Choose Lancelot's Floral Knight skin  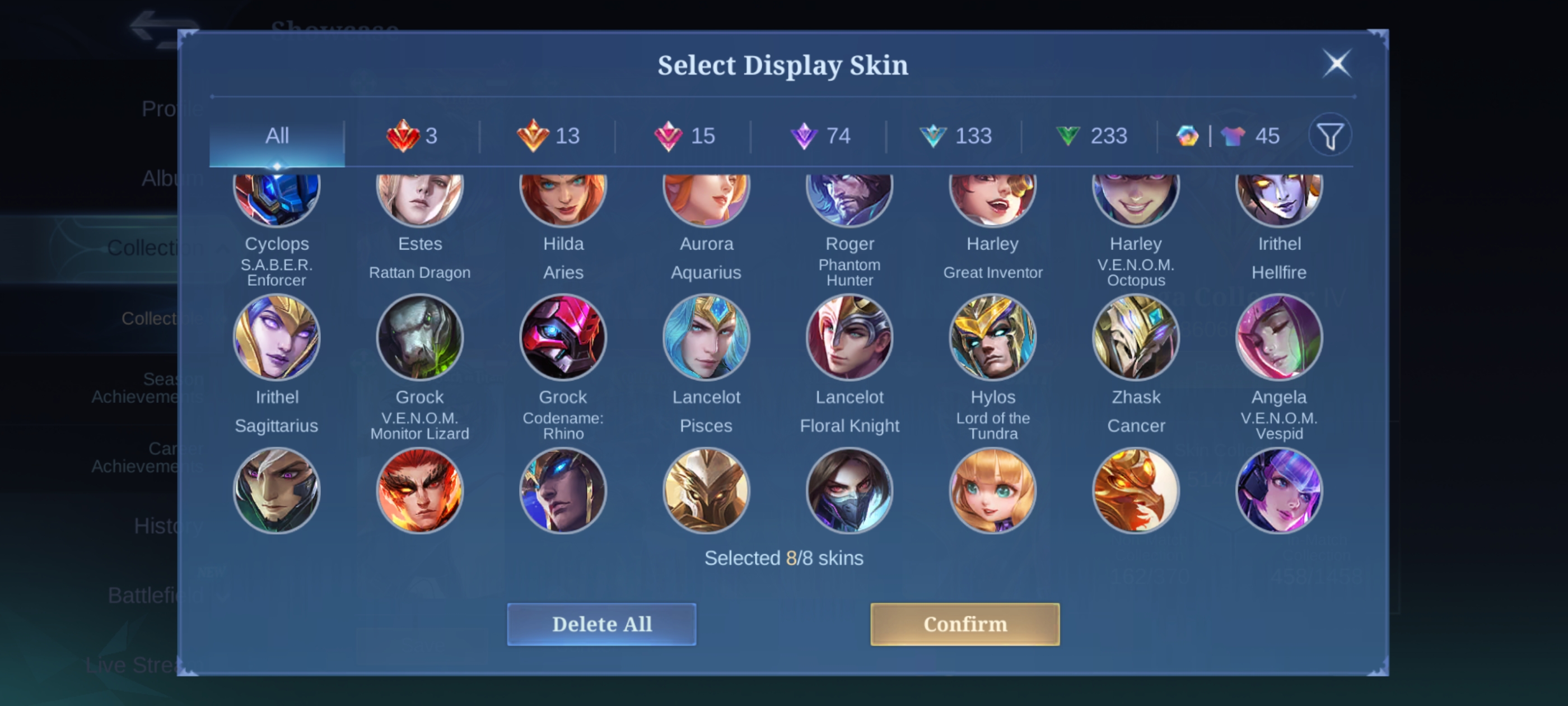(x=849, y=337)
